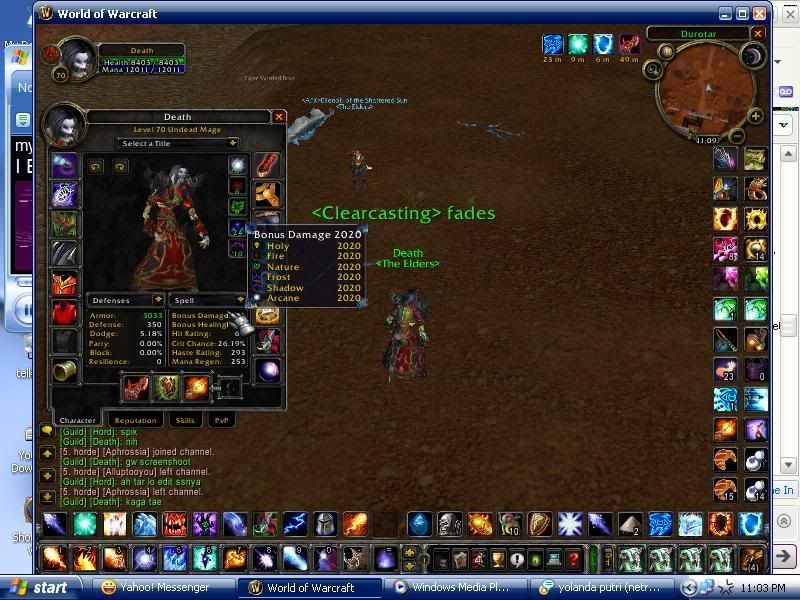Open the Windows Start menu
The height and width of the screenshot is (600, 800).
(37, 588)
